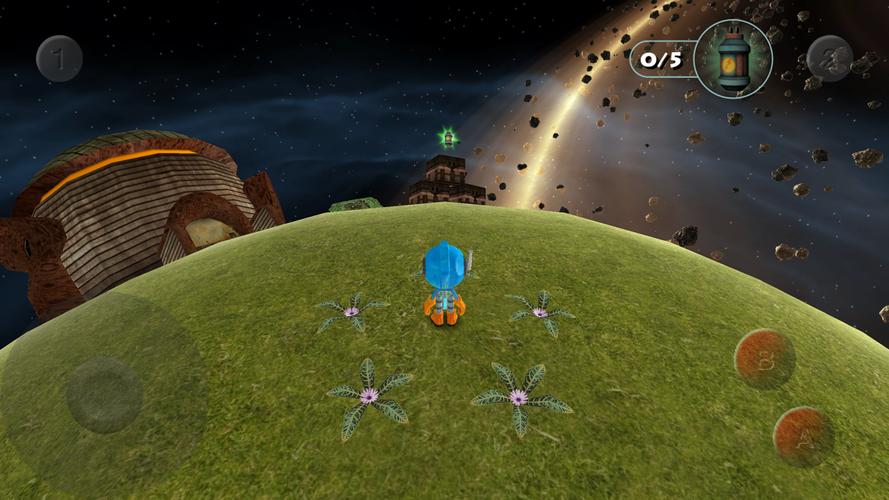Tap the orange A action button
Screen dimensions: 889x500
coord(803,436)
